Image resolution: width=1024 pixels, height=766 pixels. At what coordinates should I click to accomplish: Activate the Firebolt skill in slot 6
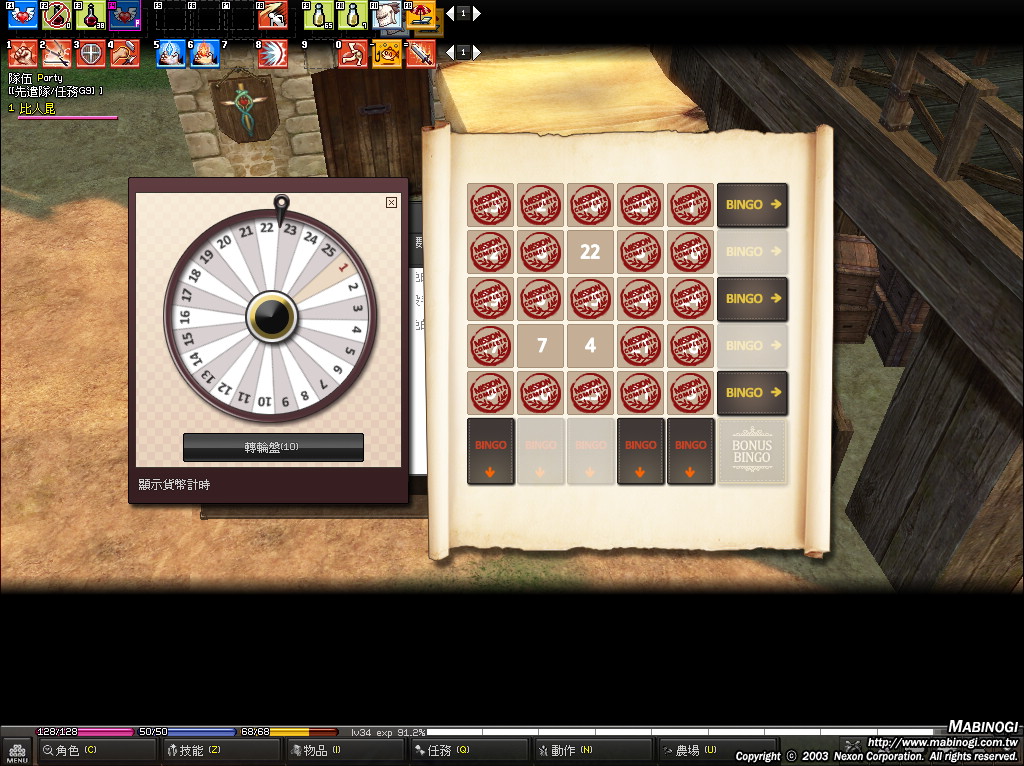point(205,53)
